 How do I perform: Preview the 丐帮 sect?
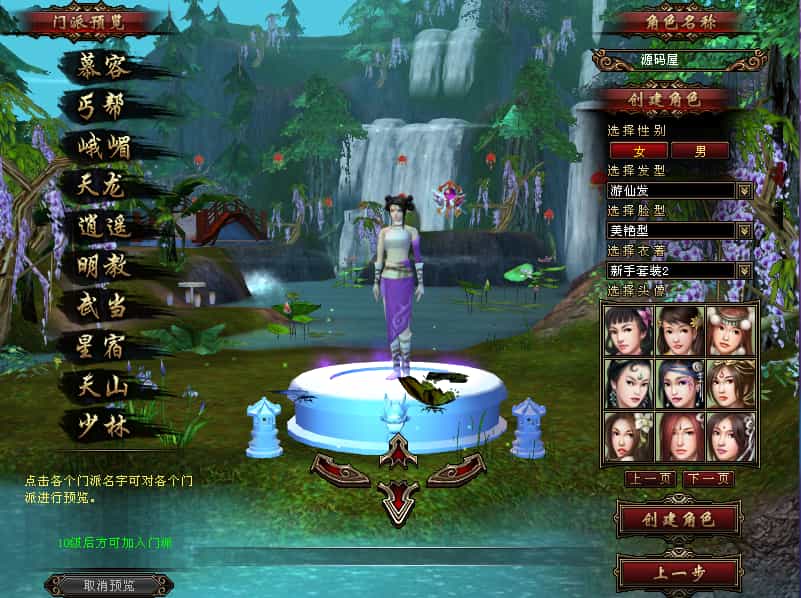(x=104, y=105)
